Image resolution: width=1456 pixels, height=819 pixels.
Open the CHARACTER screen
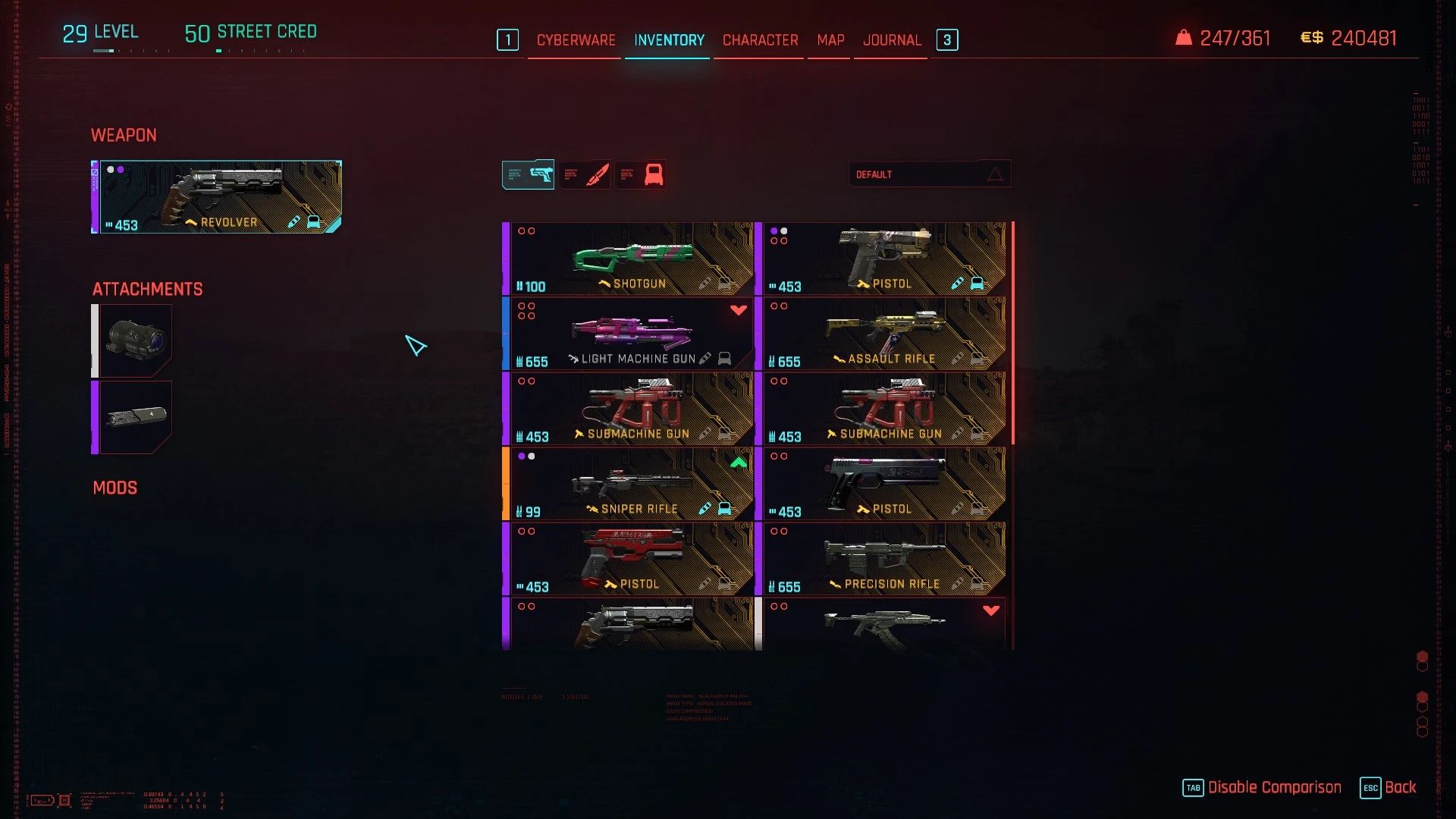click(758, 40)
